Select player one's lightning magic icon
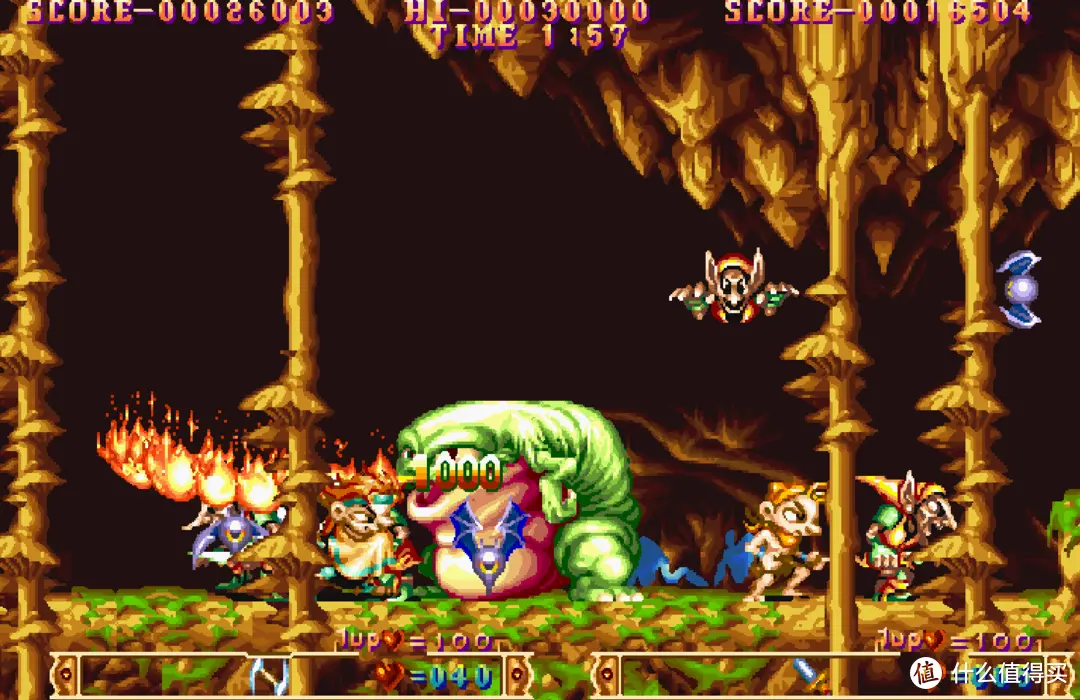Screen dimensions: 1080x700 point(268,676)
